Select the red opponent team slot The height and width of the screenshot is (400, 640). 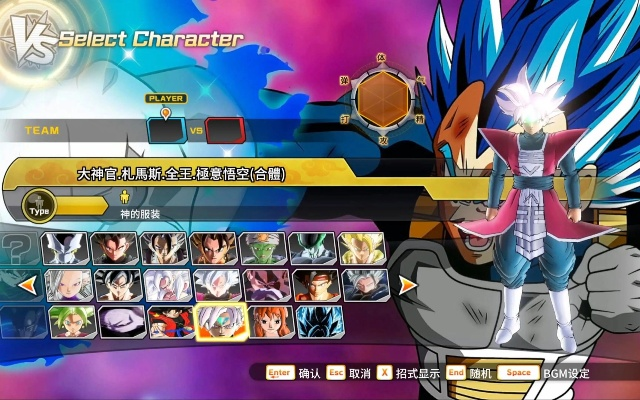click(225, 130)
